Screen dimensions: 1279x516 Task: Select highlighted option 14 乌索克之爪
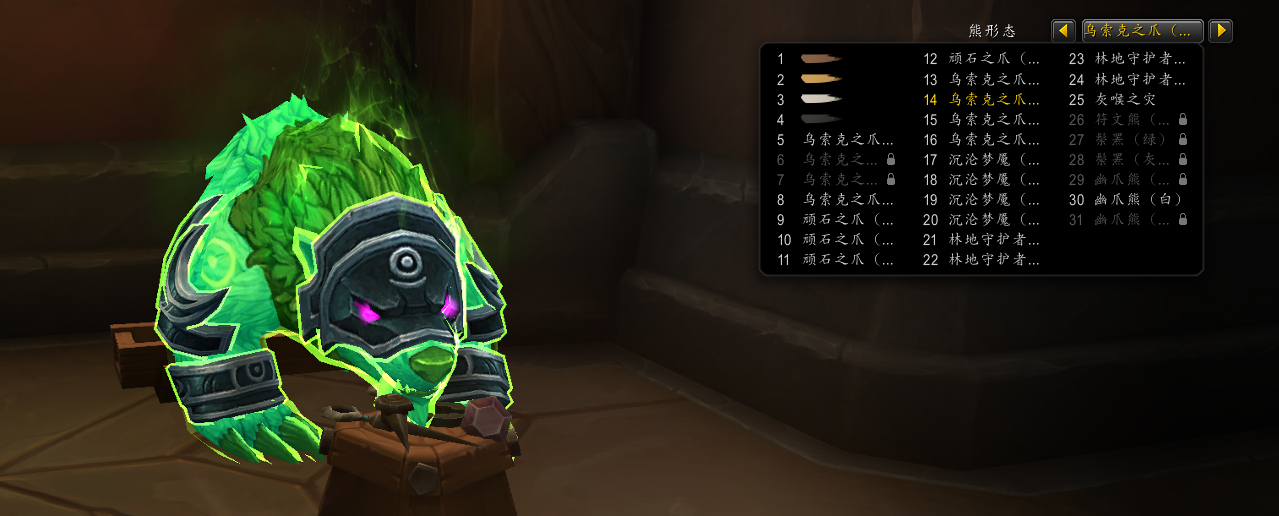click(994, 99)
